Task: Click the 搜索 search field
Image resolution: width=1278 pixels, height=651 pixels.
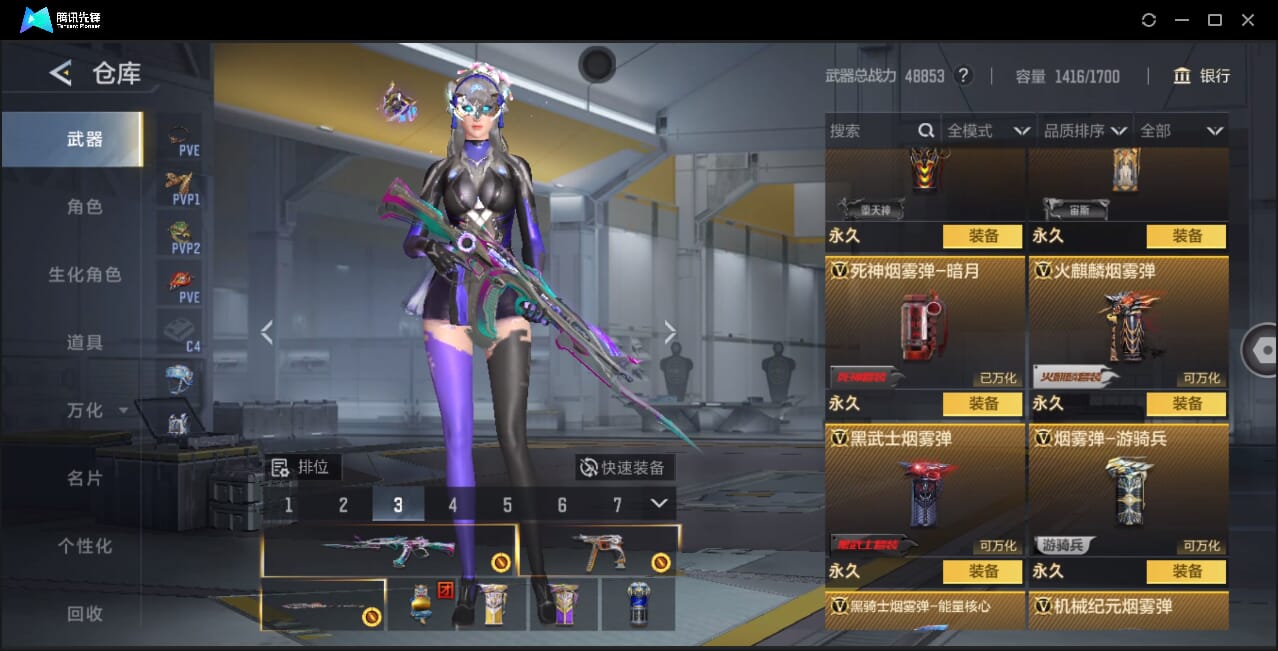Action: [872, 131]
